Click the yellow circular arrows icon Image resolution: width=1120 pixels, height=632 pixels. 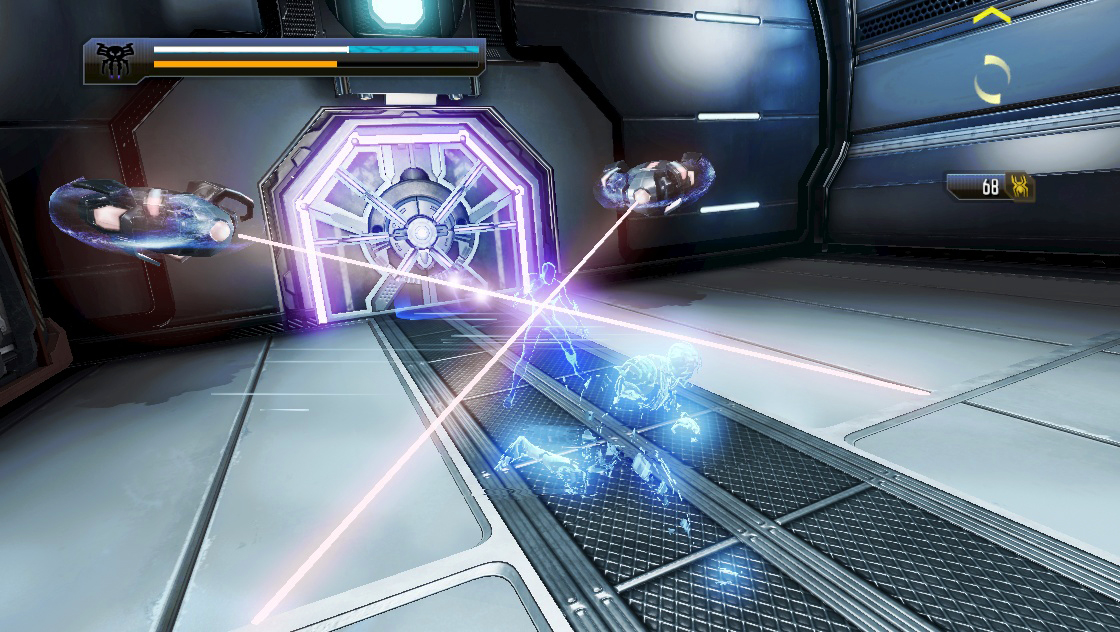[992, 78]
